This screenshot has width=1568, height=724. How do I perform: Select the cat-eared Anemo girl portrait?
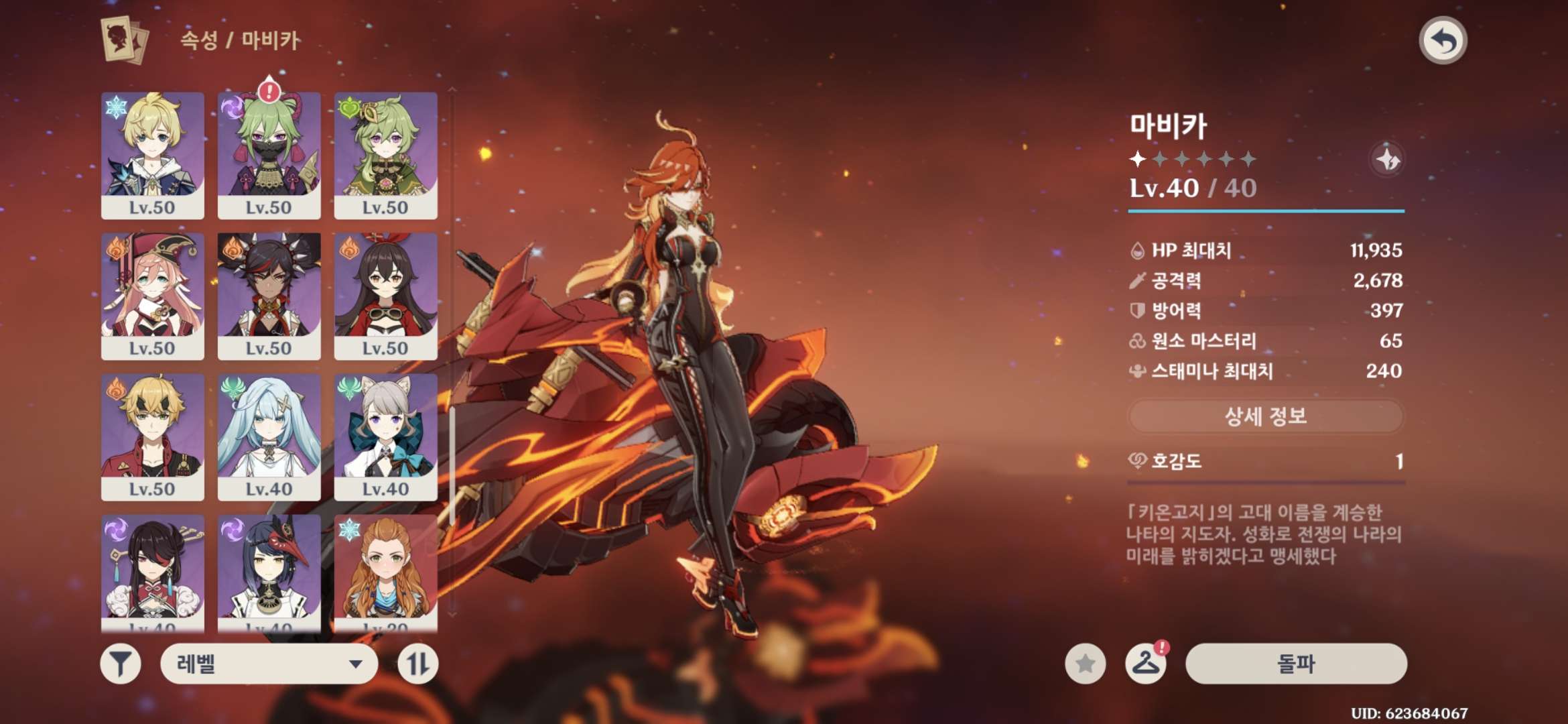tap(385, 436)
